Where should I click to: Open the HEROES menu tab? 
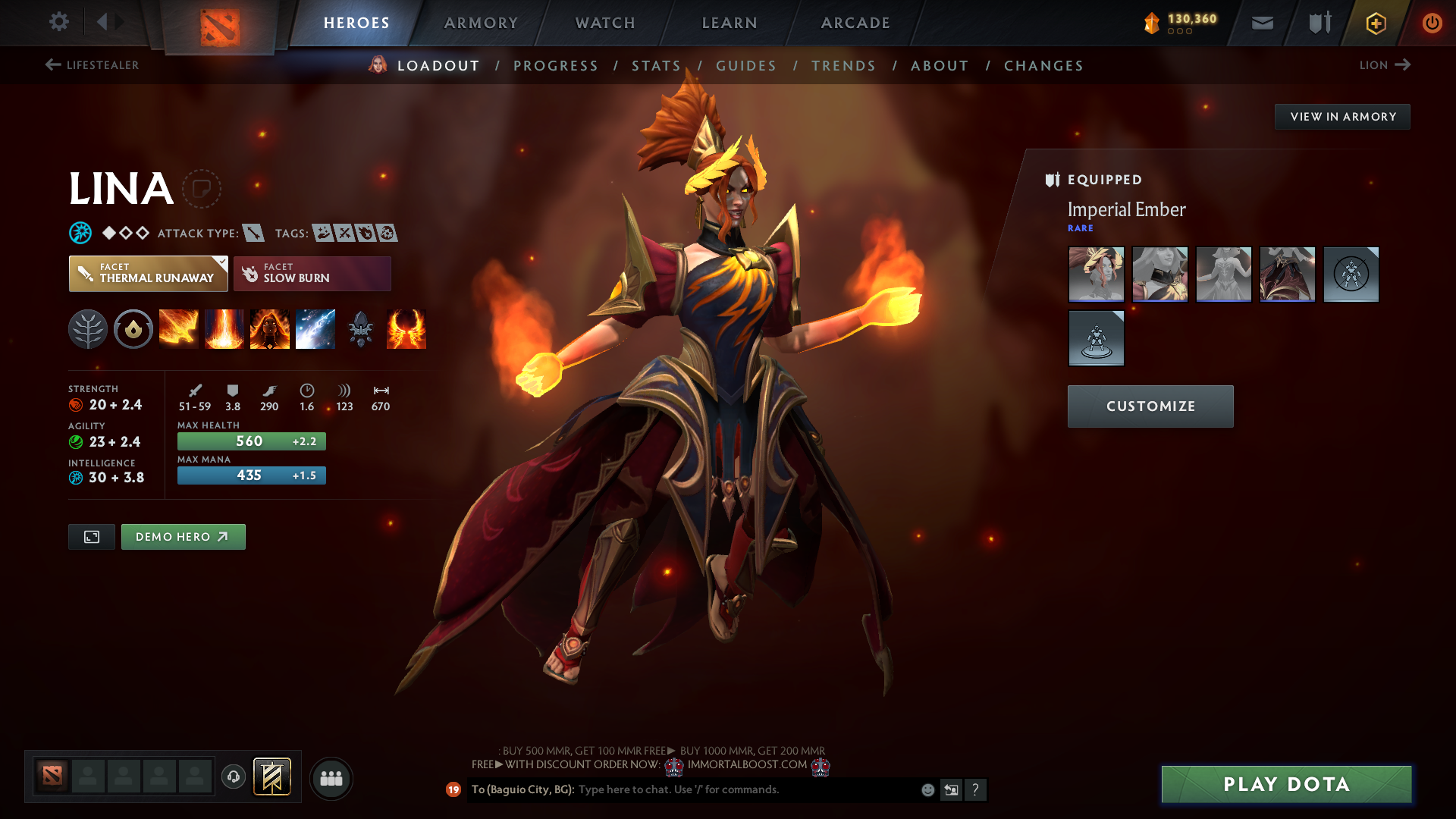point(356,23)
